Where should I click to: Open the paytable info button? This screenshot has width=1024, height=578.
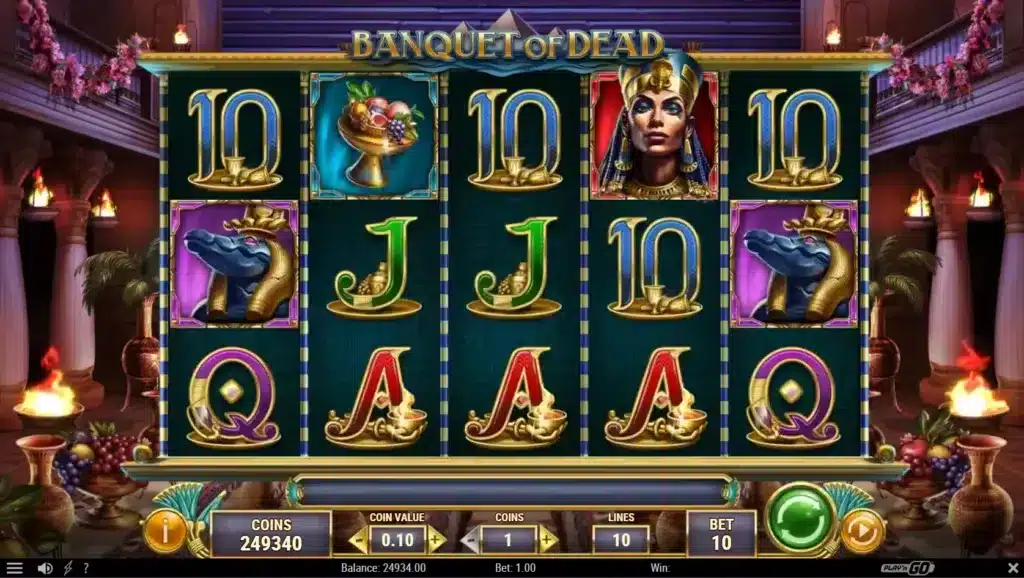165,530
